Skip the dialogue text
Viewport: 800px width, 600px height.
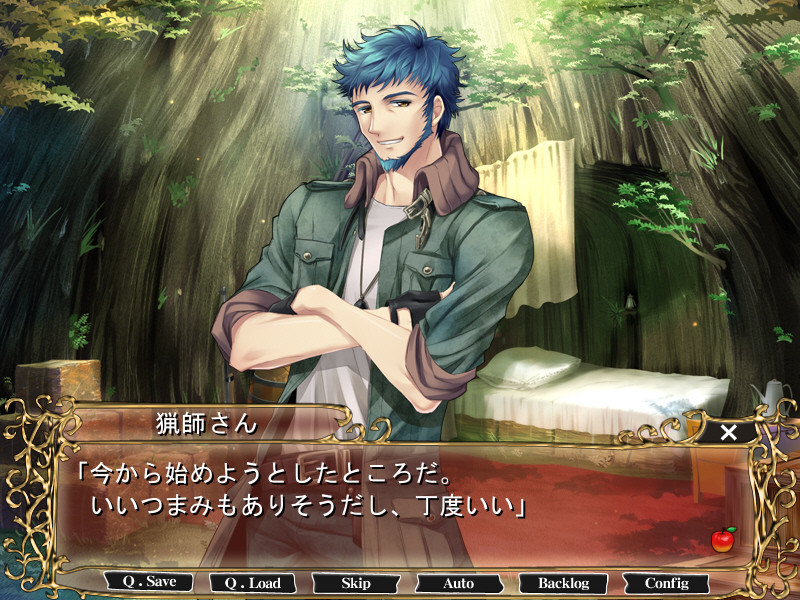pos(355,583)
